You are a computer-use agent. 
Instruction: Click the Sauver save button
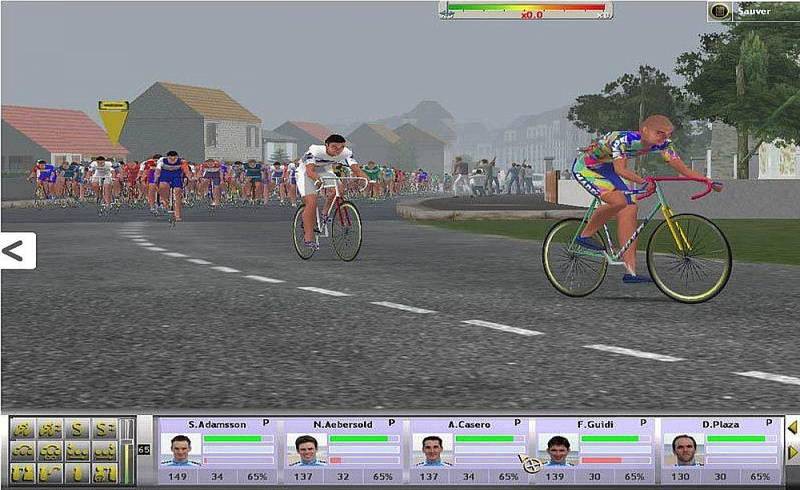click(x=747, y=11)
